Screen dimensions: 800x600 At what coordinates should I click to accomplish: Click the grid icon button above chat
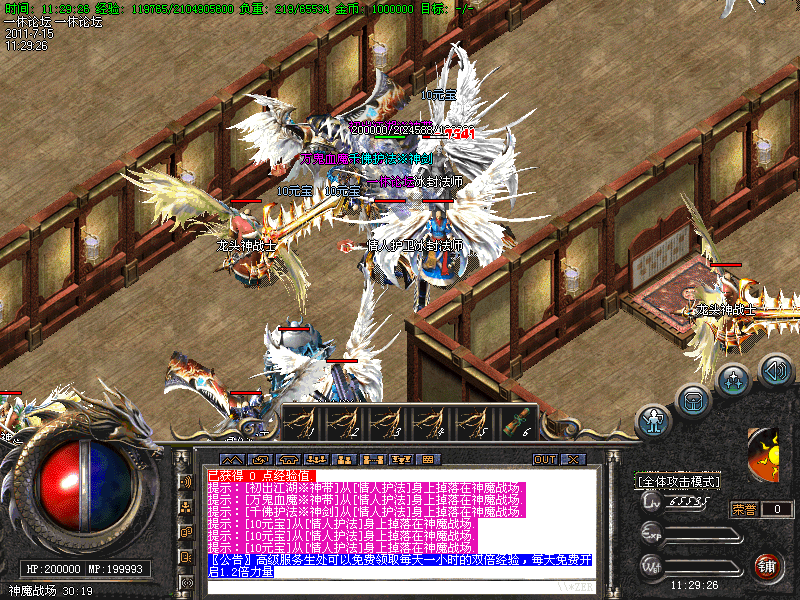(x=429, y=460)
